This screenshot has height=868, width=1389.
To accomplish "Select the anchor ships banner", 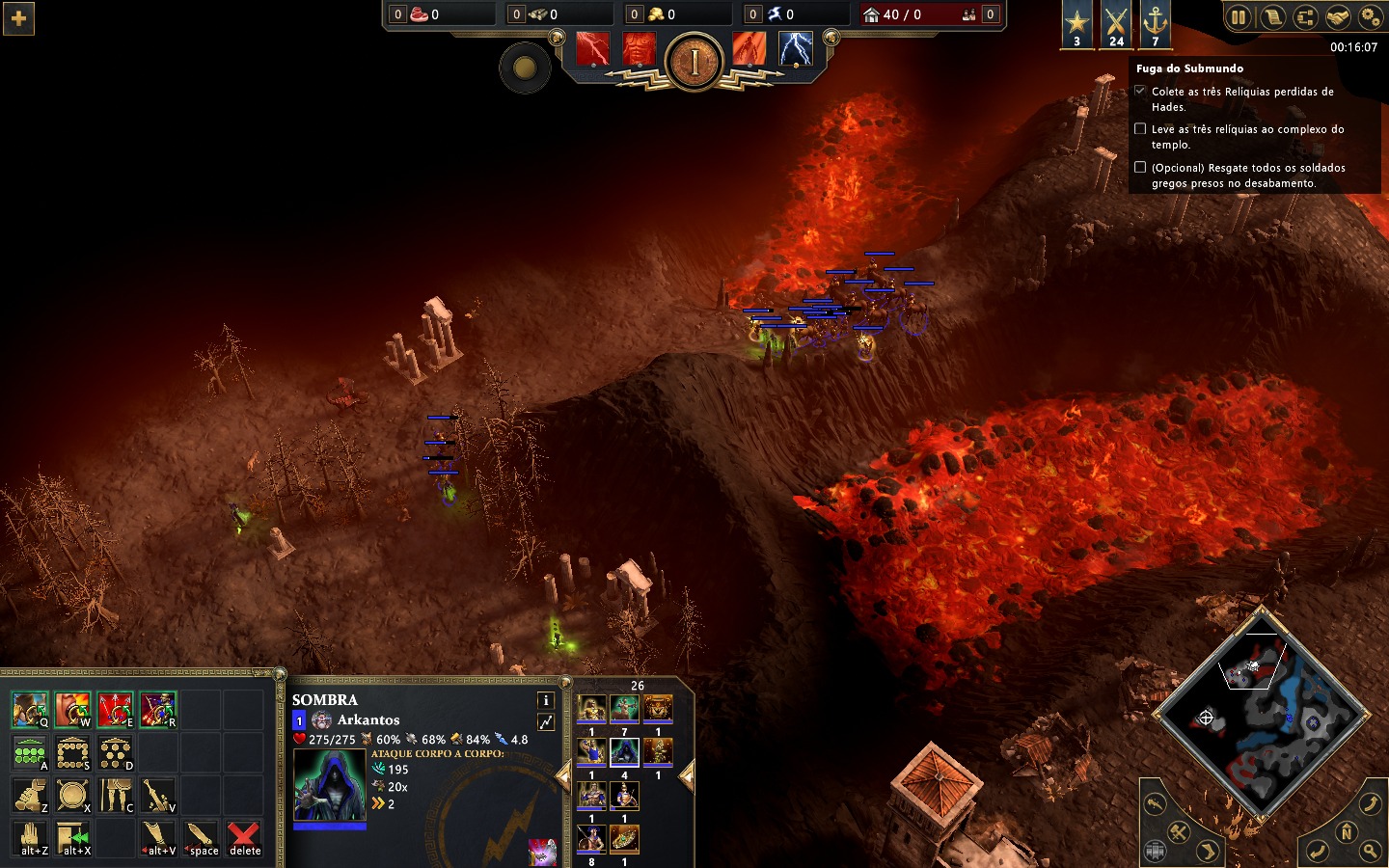I will coord(1155,23).
